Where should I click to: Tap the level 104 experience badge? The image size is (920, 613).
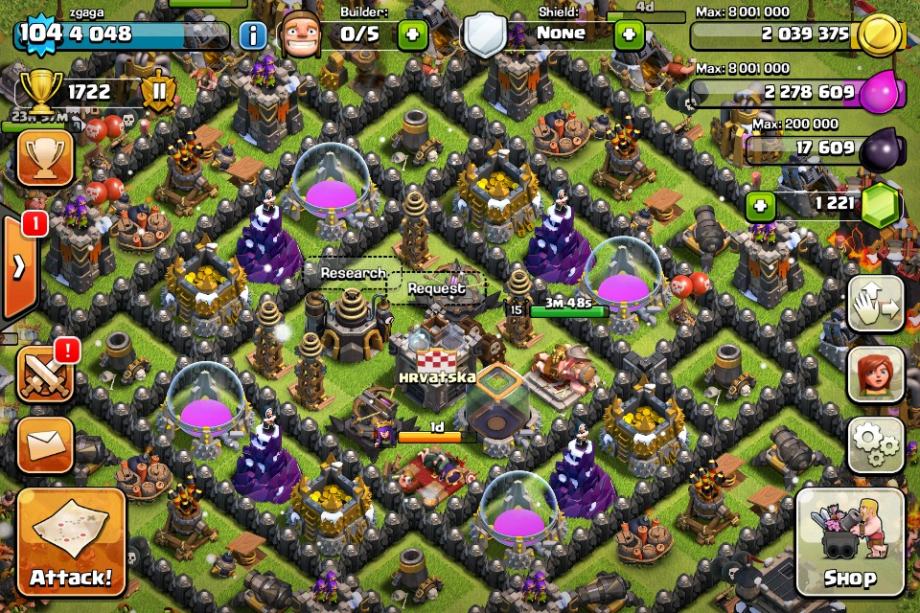point(40,33)
